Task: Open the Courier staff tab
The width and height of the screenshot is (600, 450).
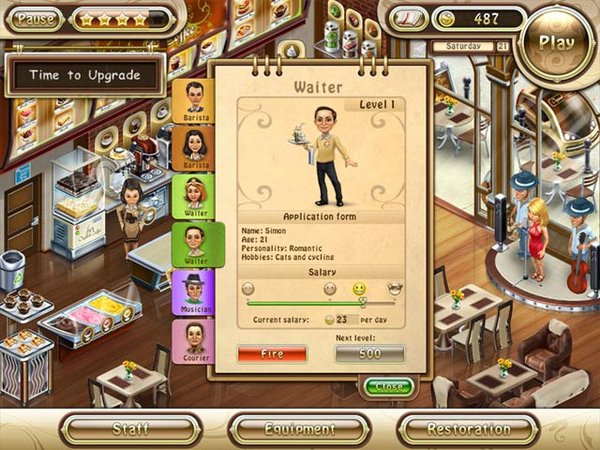Action: (194, 342)
